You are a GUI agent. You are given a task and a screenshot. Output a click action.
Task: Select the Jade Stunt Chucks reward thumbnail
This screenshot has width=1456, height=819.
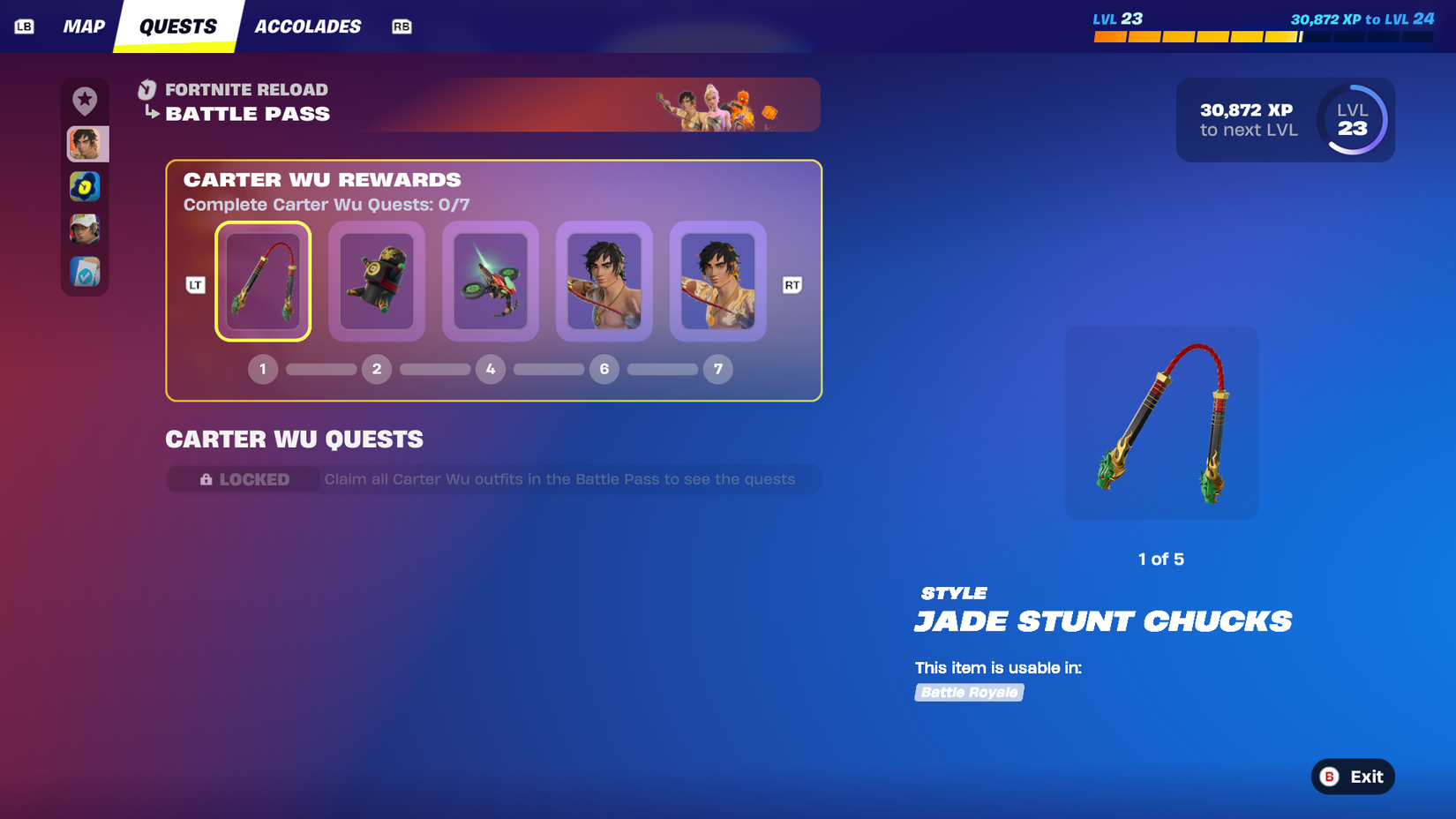tap(263, 281)
